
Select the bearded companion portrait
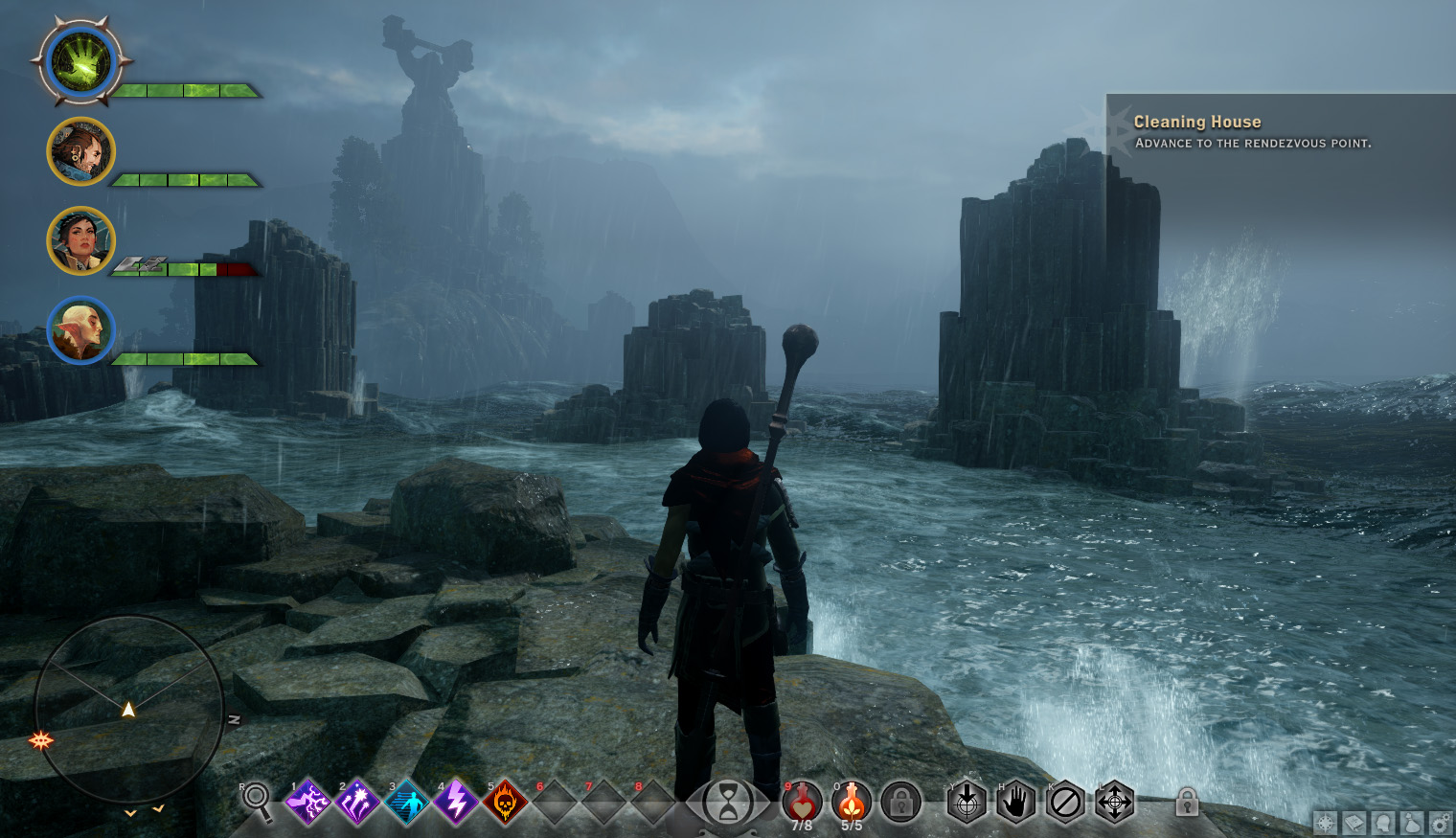80,151
